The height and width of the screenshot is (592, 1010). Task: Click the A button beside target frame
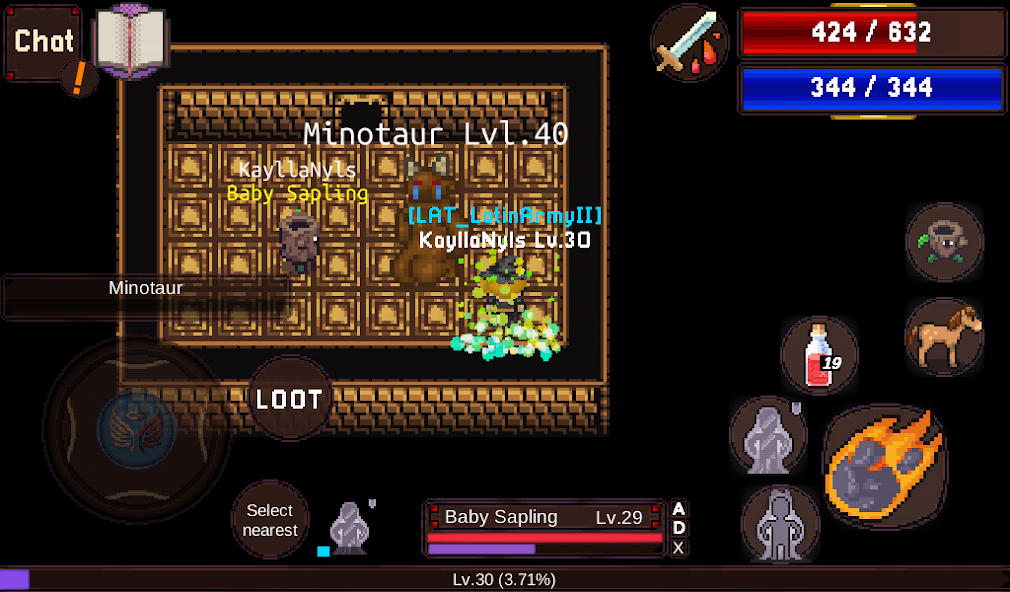[679, 509]
